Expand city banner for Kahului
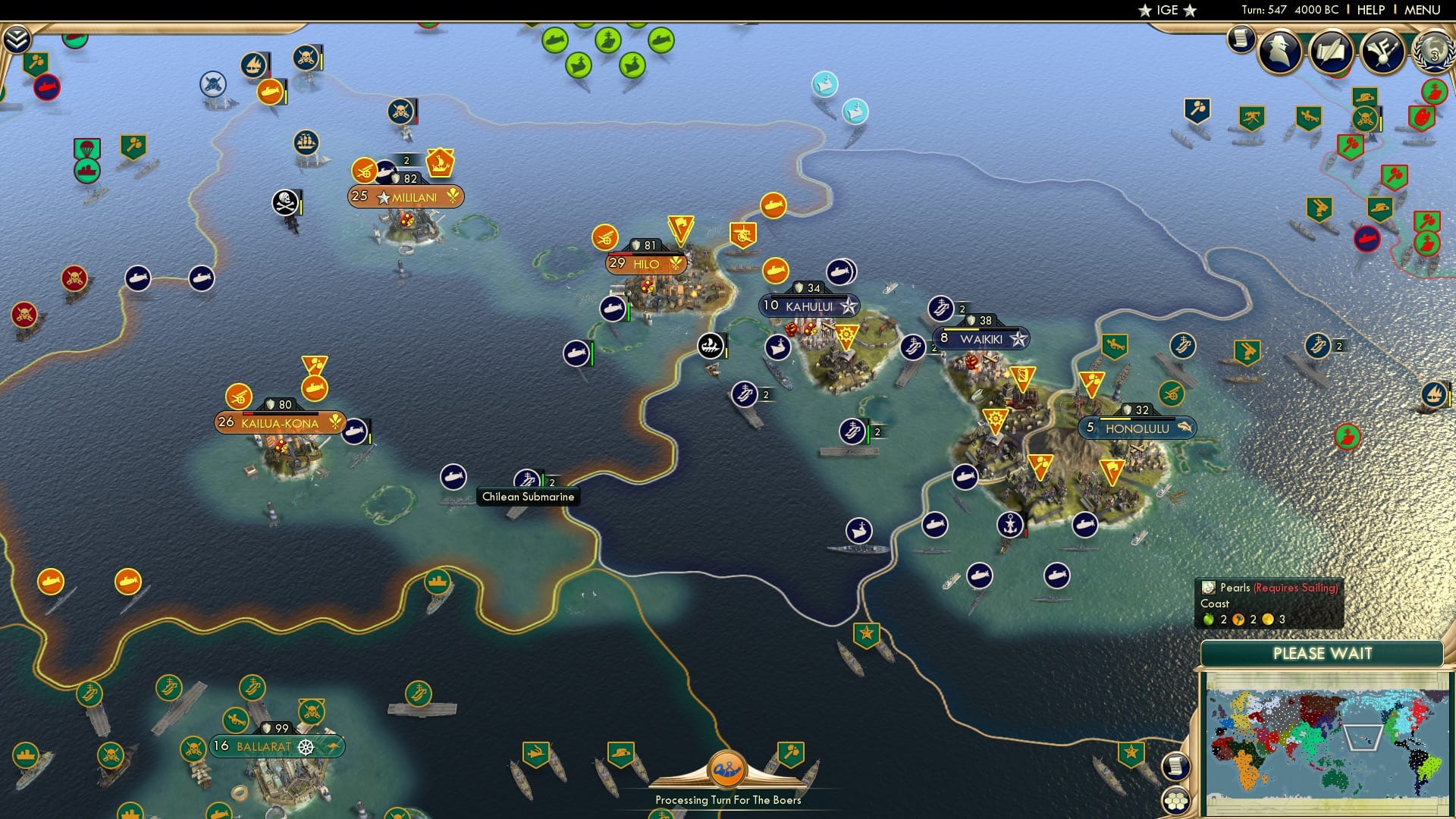This screenshot has height=819, width=1456. coord(808,305)
